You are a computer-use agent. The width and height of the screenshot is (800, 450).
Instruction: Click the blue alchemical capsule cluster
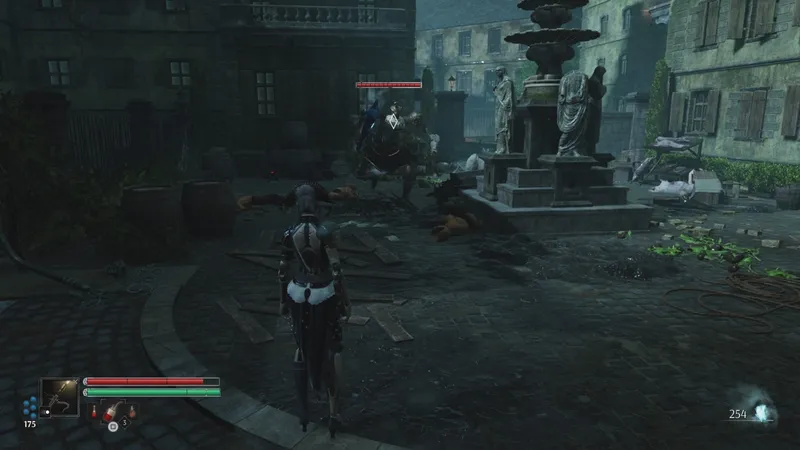[x=30, y=406]
